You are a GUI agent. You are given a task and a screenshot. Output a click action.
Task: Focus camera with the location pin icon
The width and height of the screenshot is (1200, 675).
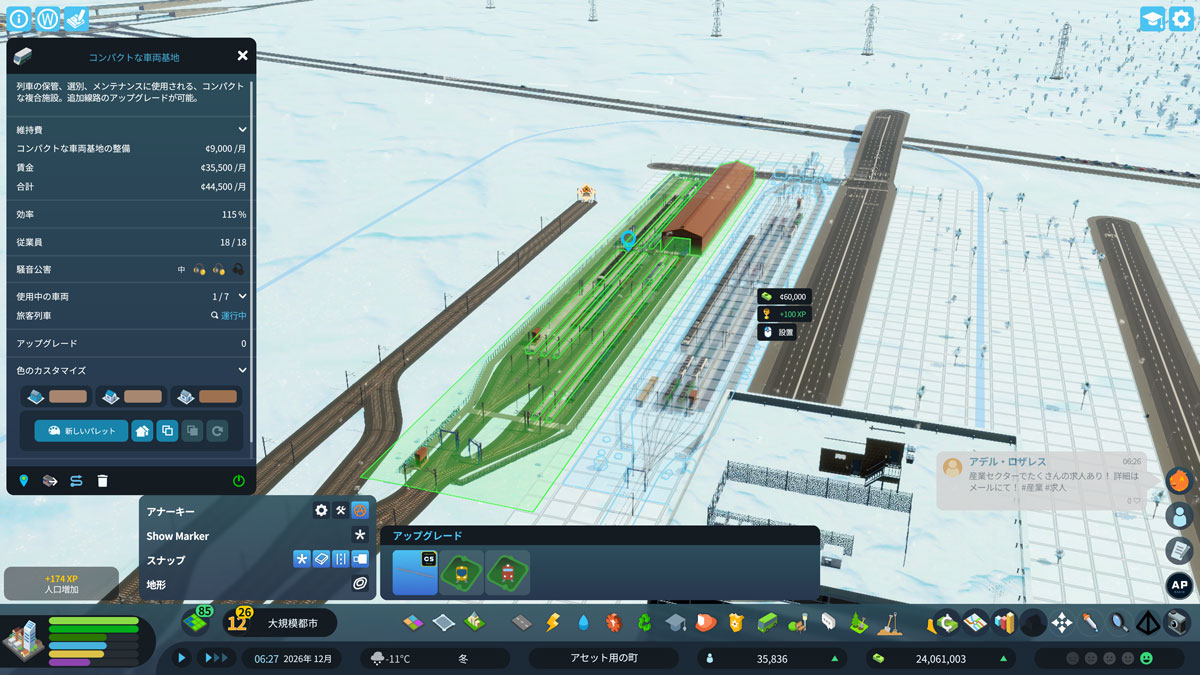coord(24,481)
